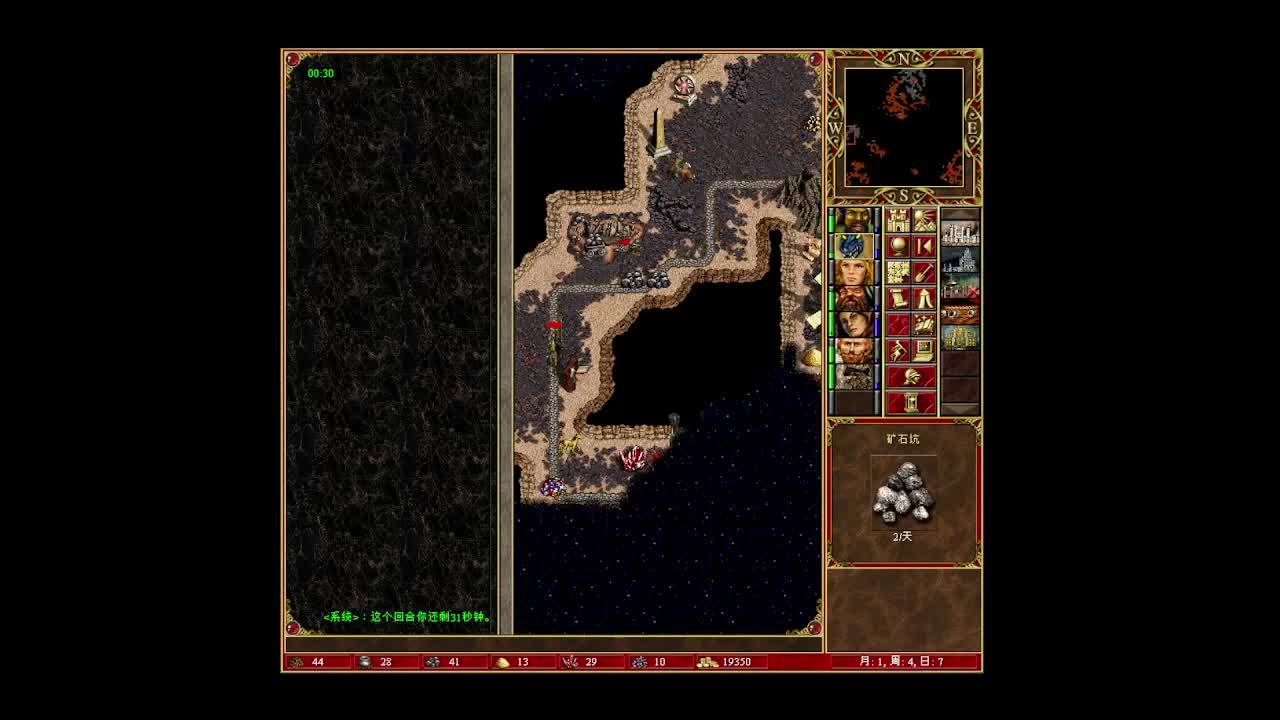Open system options computer button

[x=924, y=350]
